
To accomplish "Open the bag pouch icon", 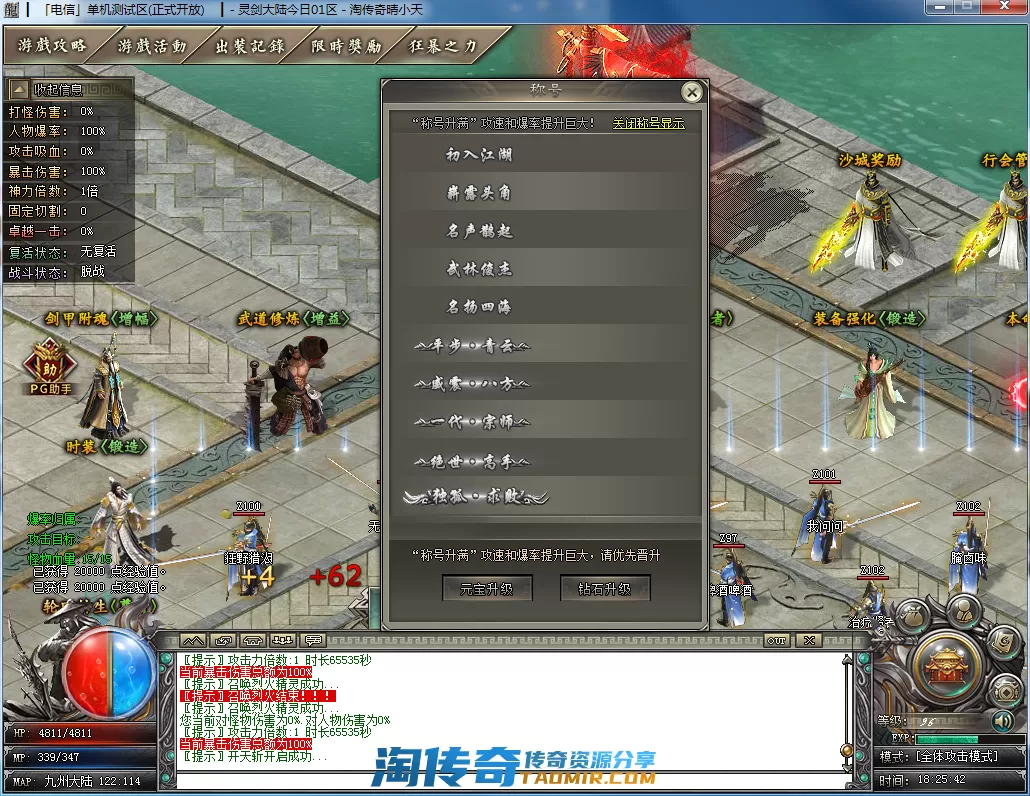I will click(x=913, y=618).
